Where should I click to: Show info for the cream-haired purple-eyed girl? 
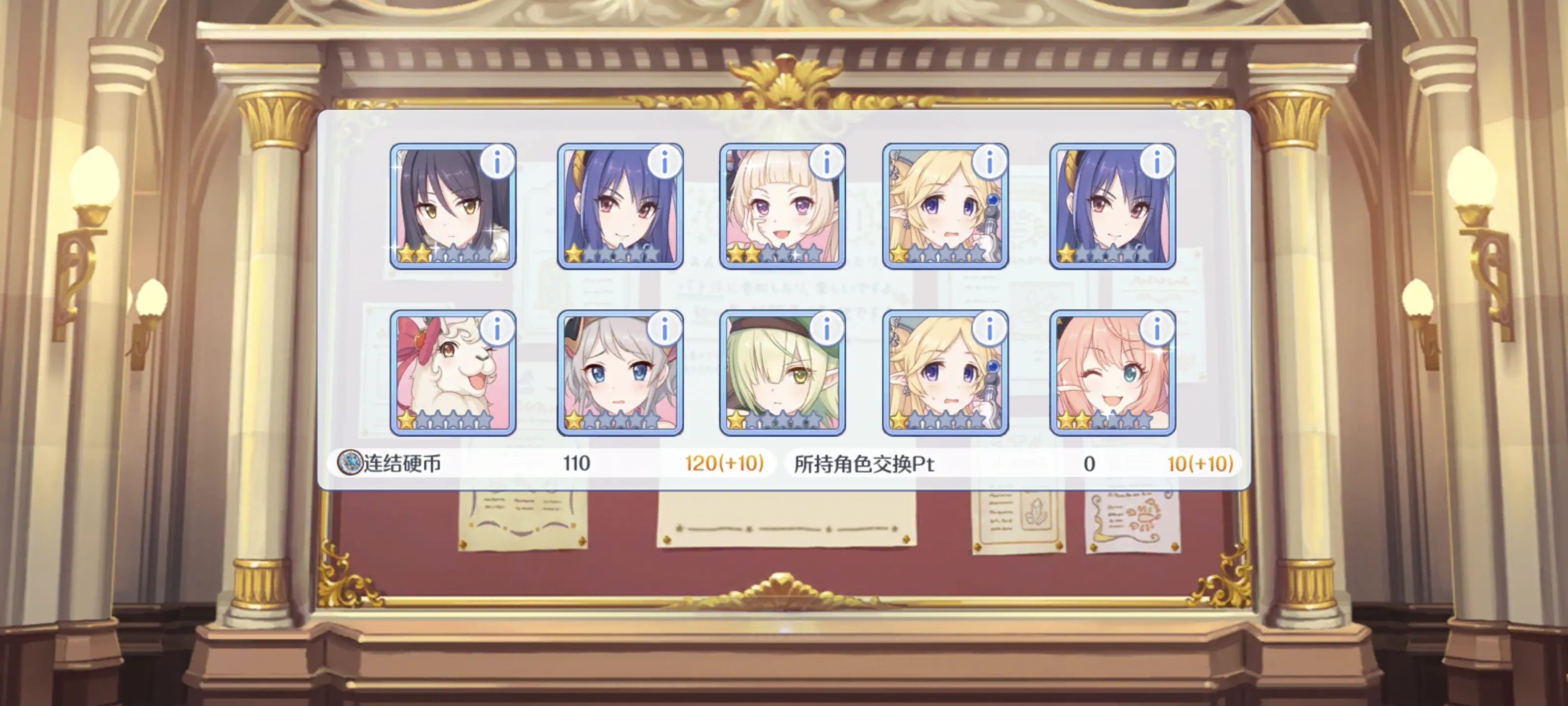click(x=826, y=162)
